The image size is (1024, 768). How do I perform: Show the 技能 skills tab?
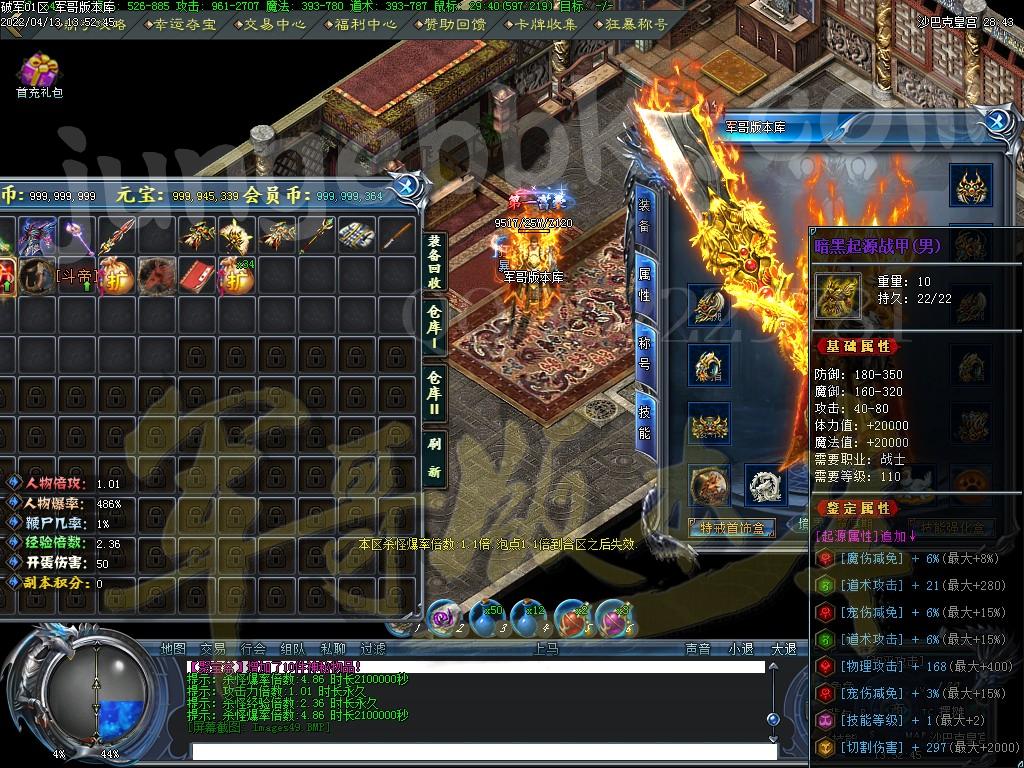645,419
